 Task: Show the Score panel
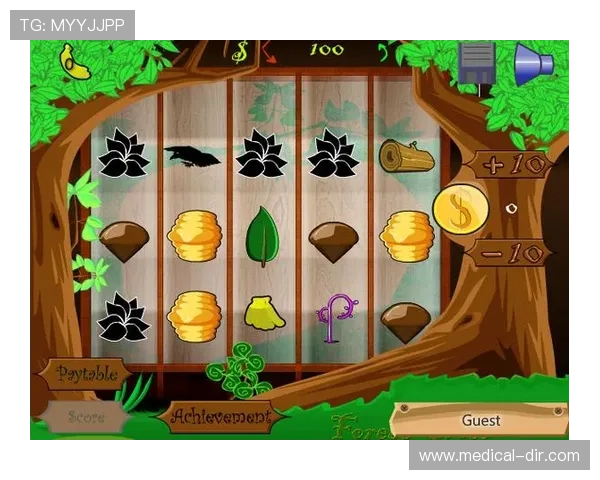(x=86, y=417)
